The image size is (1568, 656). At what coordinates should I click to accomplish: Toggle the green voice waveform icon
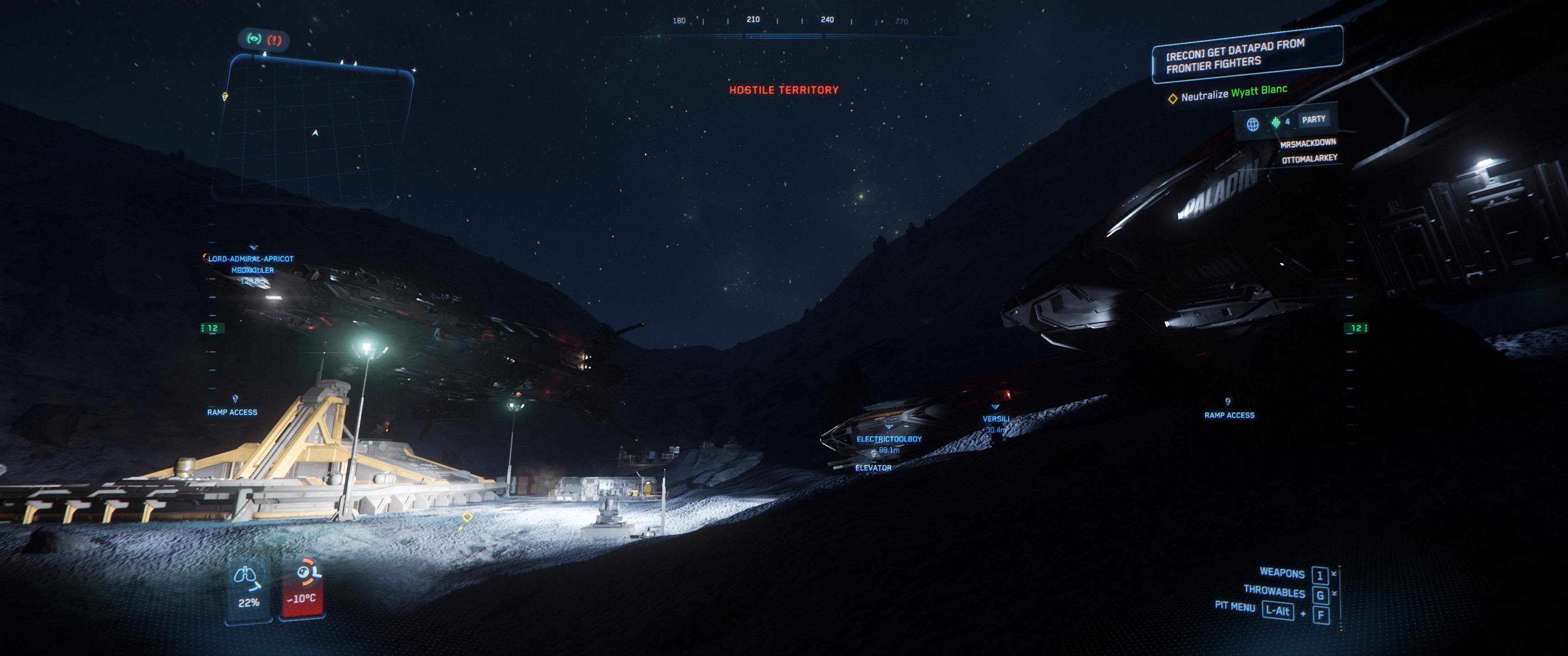tap(1276, 122)
